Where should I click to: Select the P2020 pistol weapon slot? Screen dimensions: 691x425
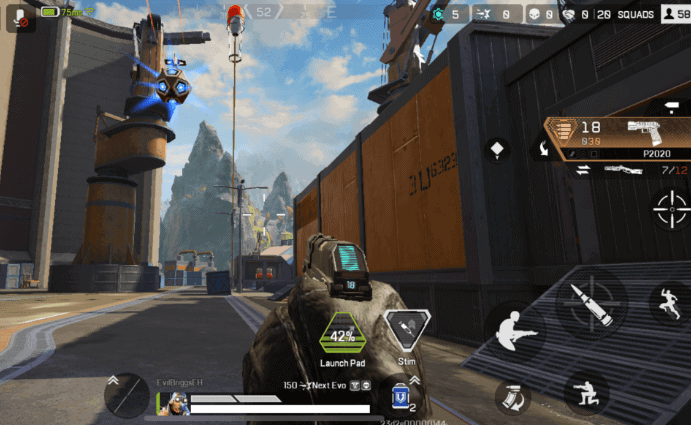pyautogui.click(x=618, y=137)
